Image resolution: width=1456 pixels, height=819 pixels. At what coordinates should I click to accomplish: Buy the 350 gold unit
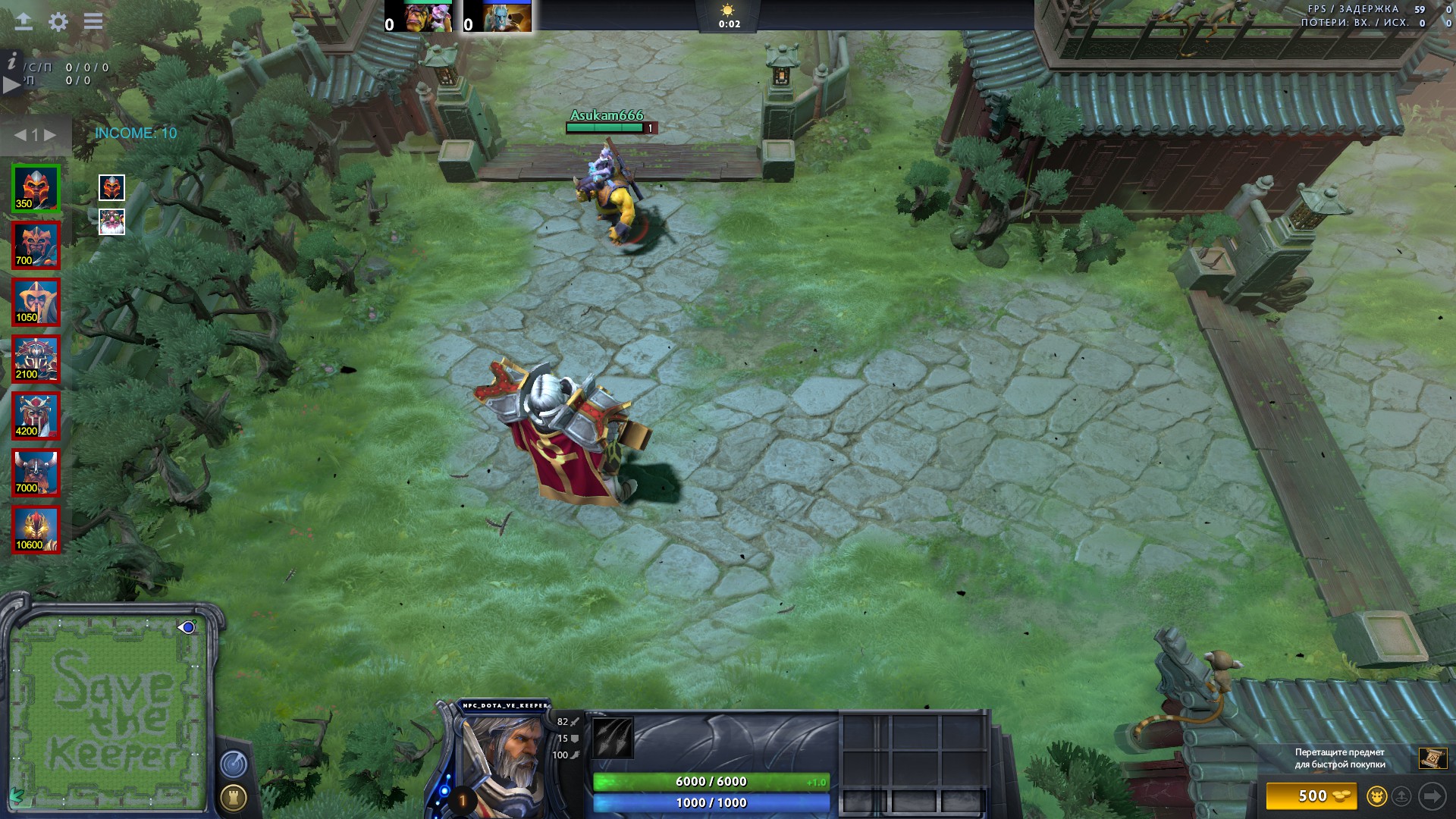[x=36, y=188]
